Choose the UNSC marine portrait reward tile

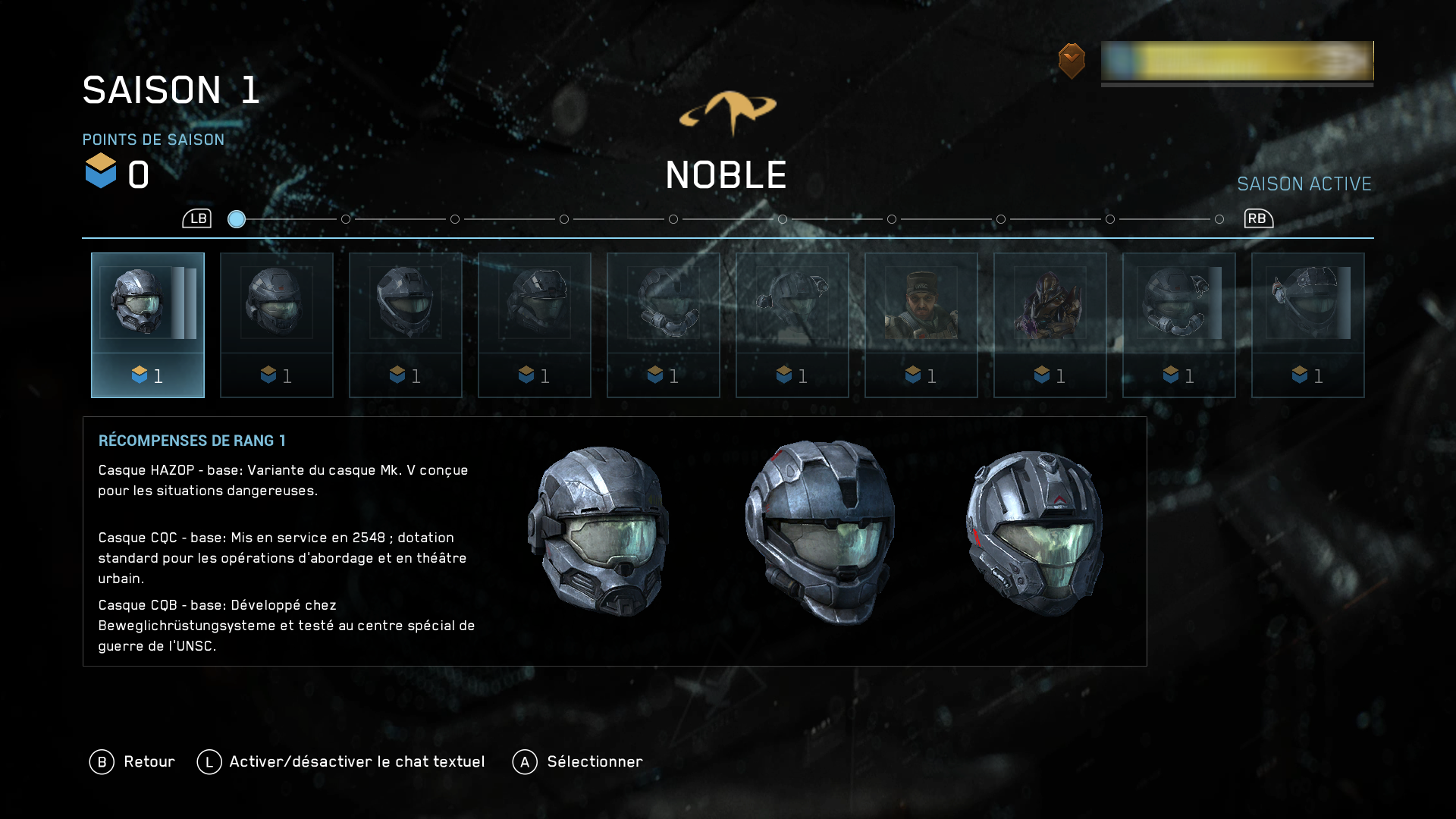point(921,325)
